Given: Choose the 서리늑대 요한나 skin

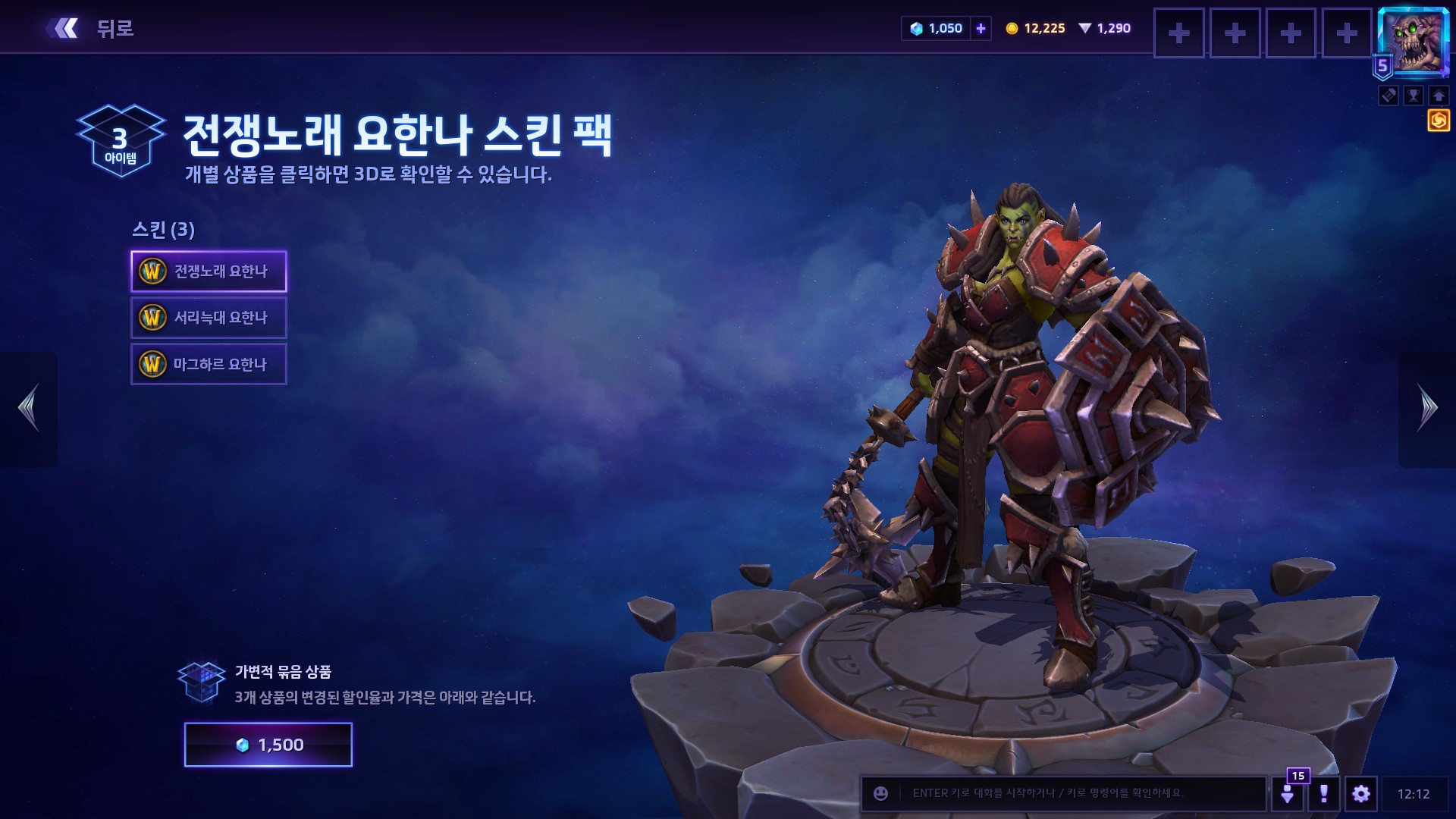Looking at the screenshot, I should 209,318.
